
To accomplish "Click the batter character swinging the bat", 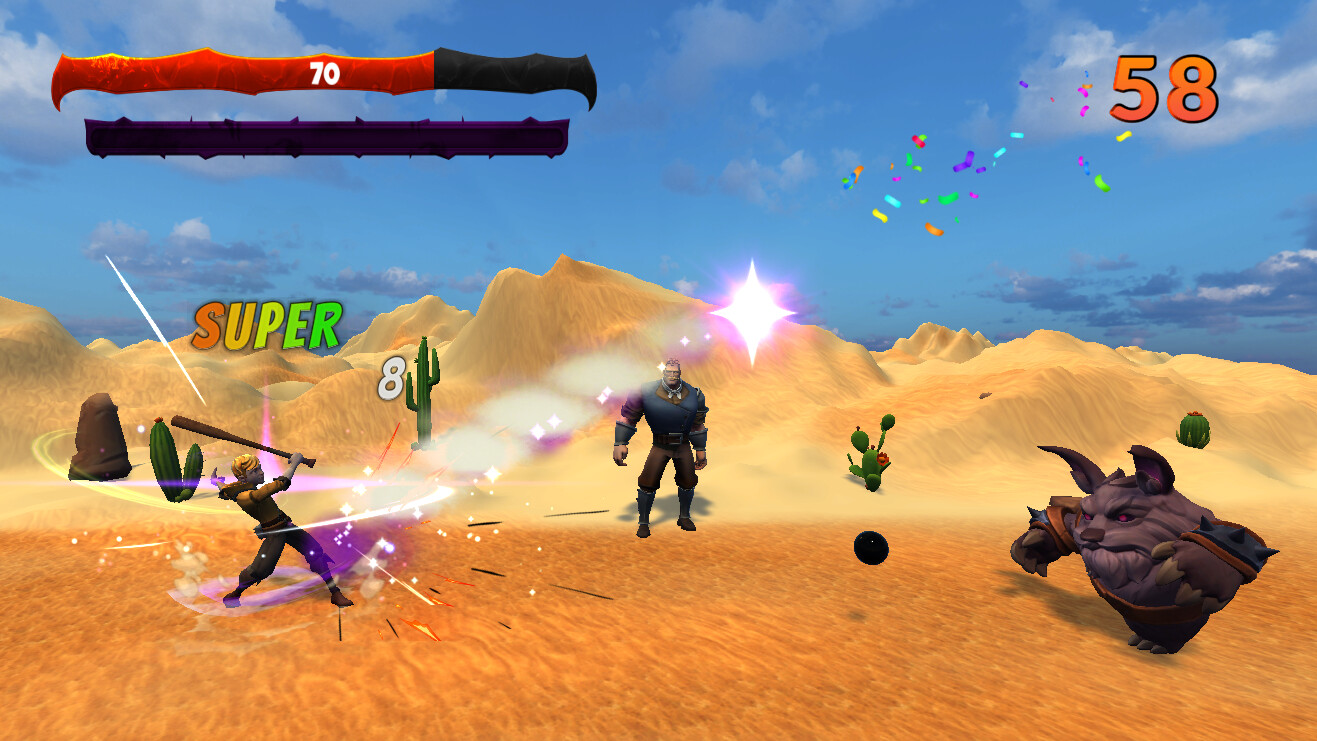I will click(265, 510).
